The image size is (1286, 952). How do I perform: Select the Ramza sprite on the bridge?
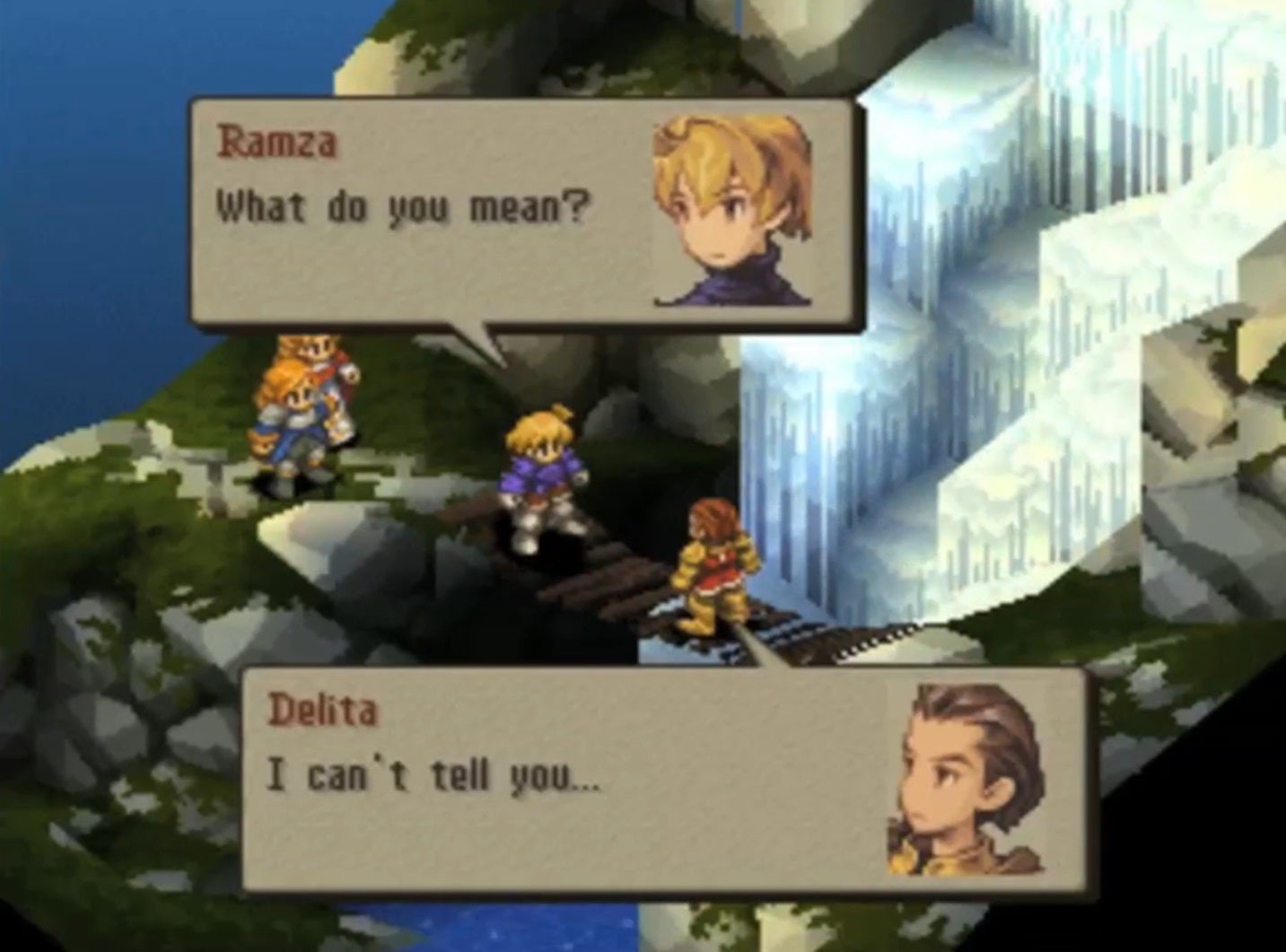pyautogui.click(x=538, y=467)
